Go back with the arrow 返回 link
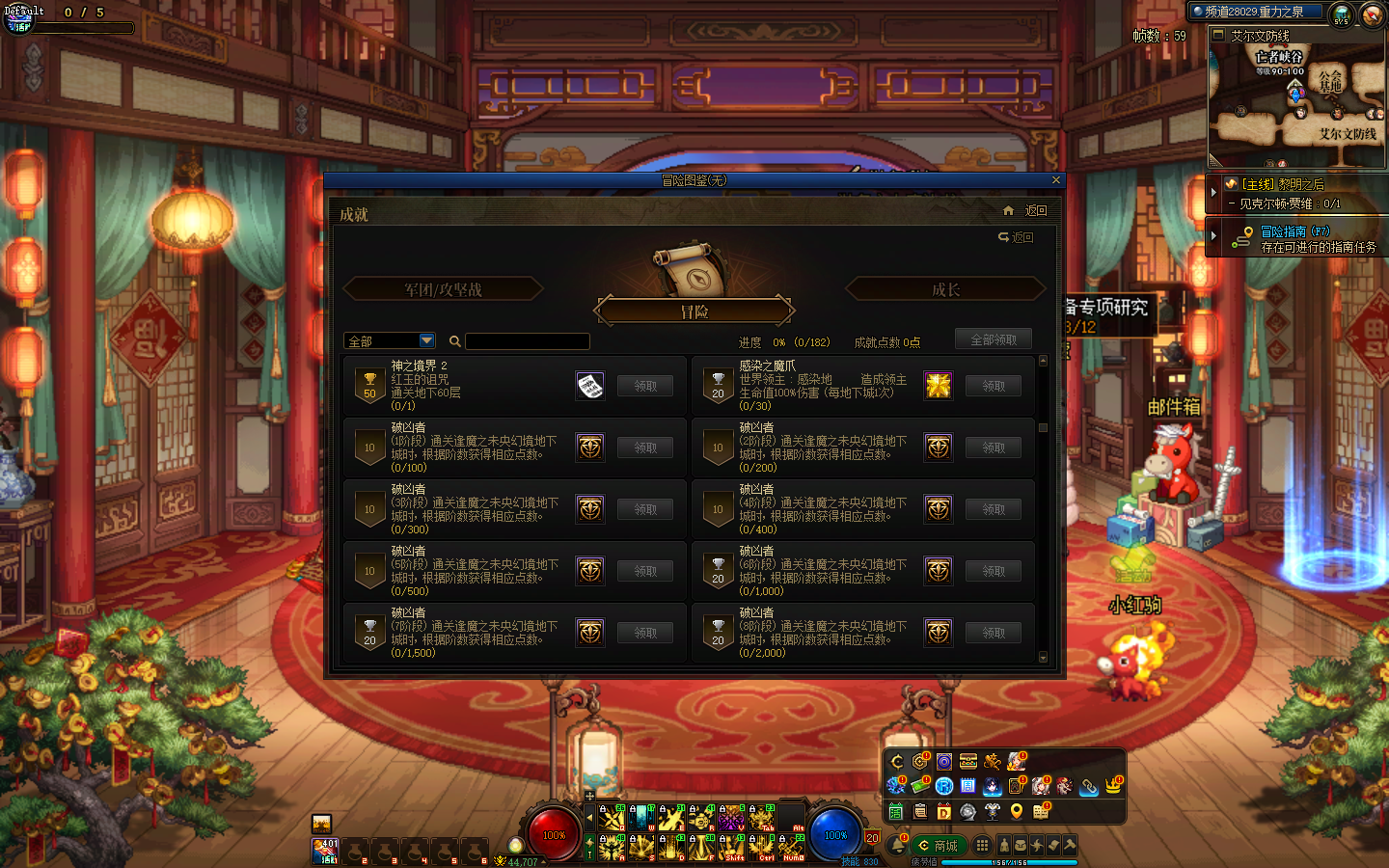The height and width of the screenshot is (868, 1389). coord(1016,237)
